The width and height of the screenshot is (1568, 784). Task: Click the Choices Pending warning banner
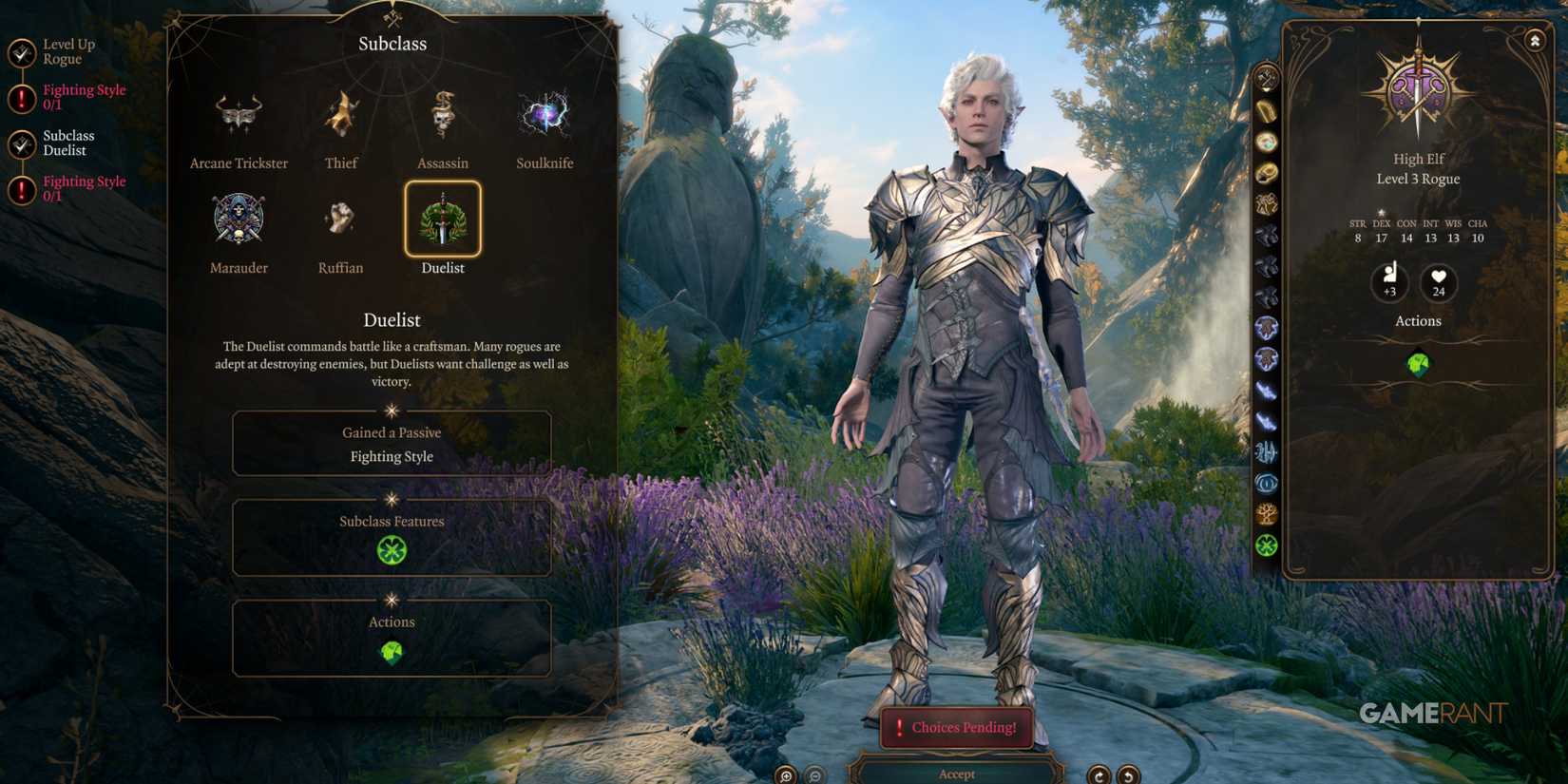pyautogui.click(x=956, y=727)
